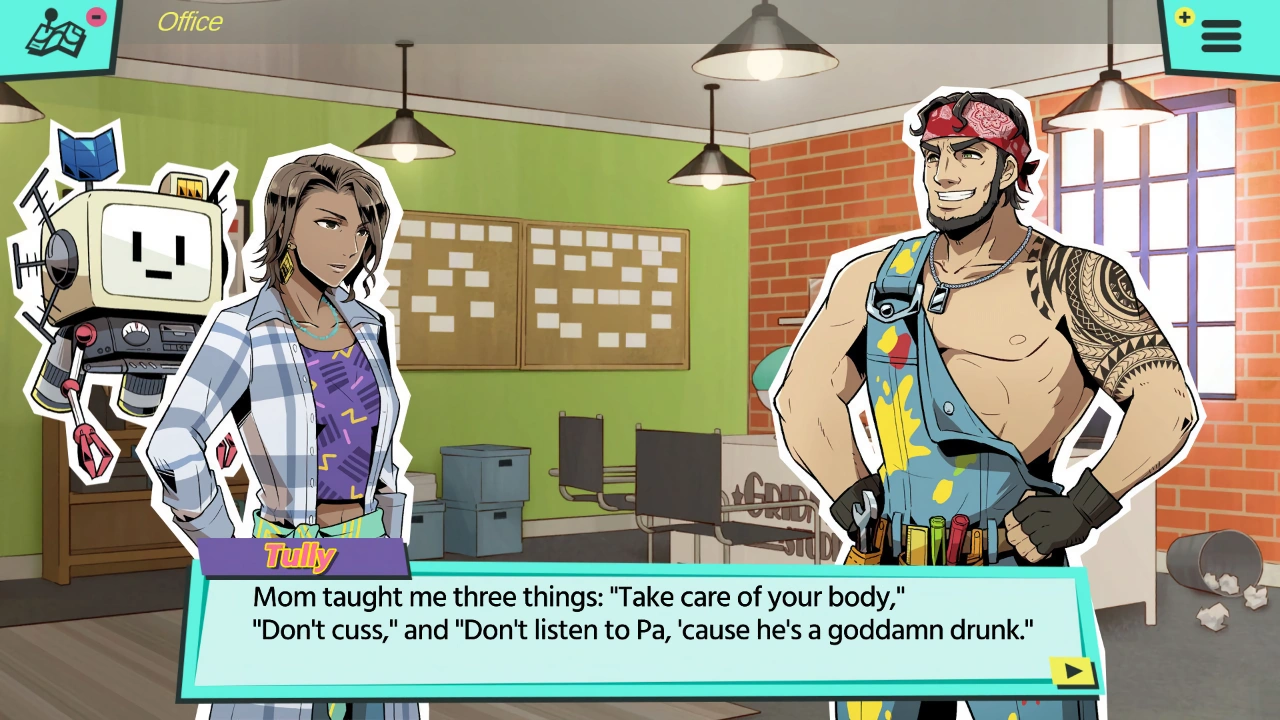Open the map icon in the corner
1280x720 pixels.
(57, 36)
